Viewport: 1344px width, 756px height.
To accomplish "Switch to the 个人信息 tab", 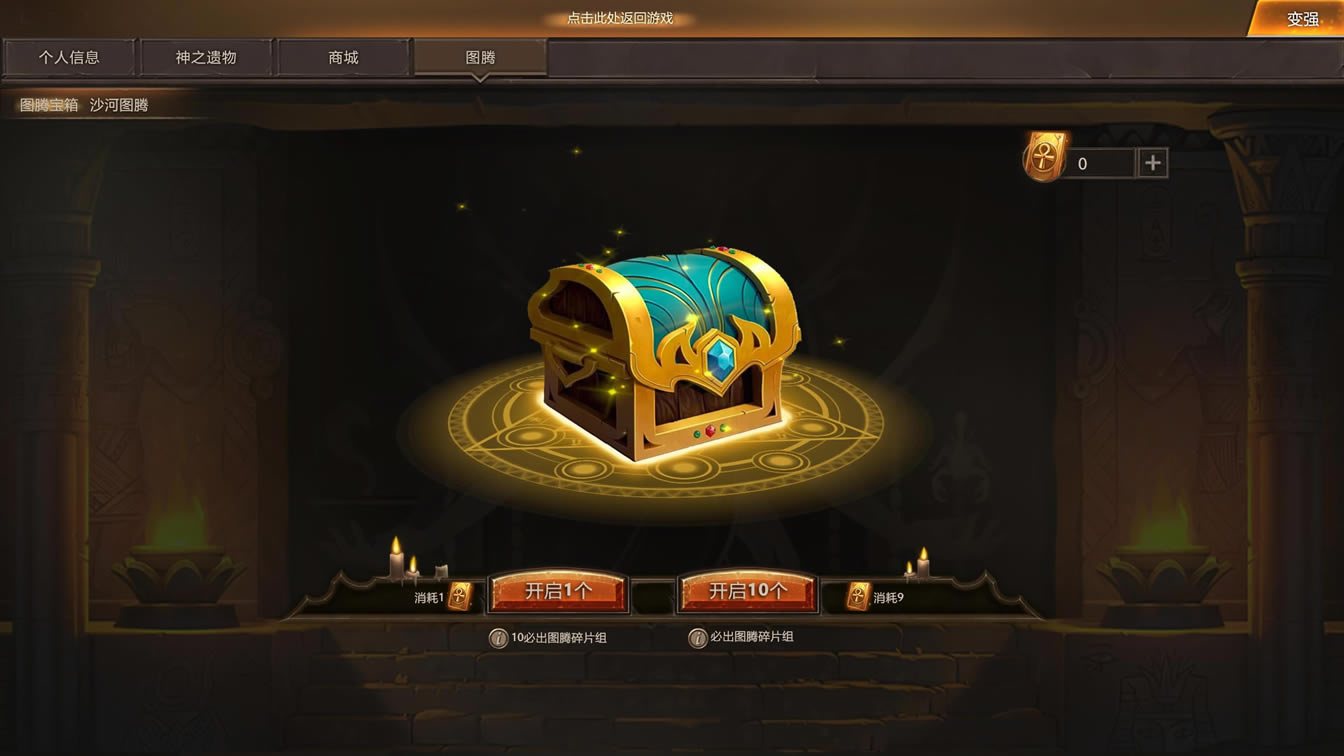I will (68, 57).
